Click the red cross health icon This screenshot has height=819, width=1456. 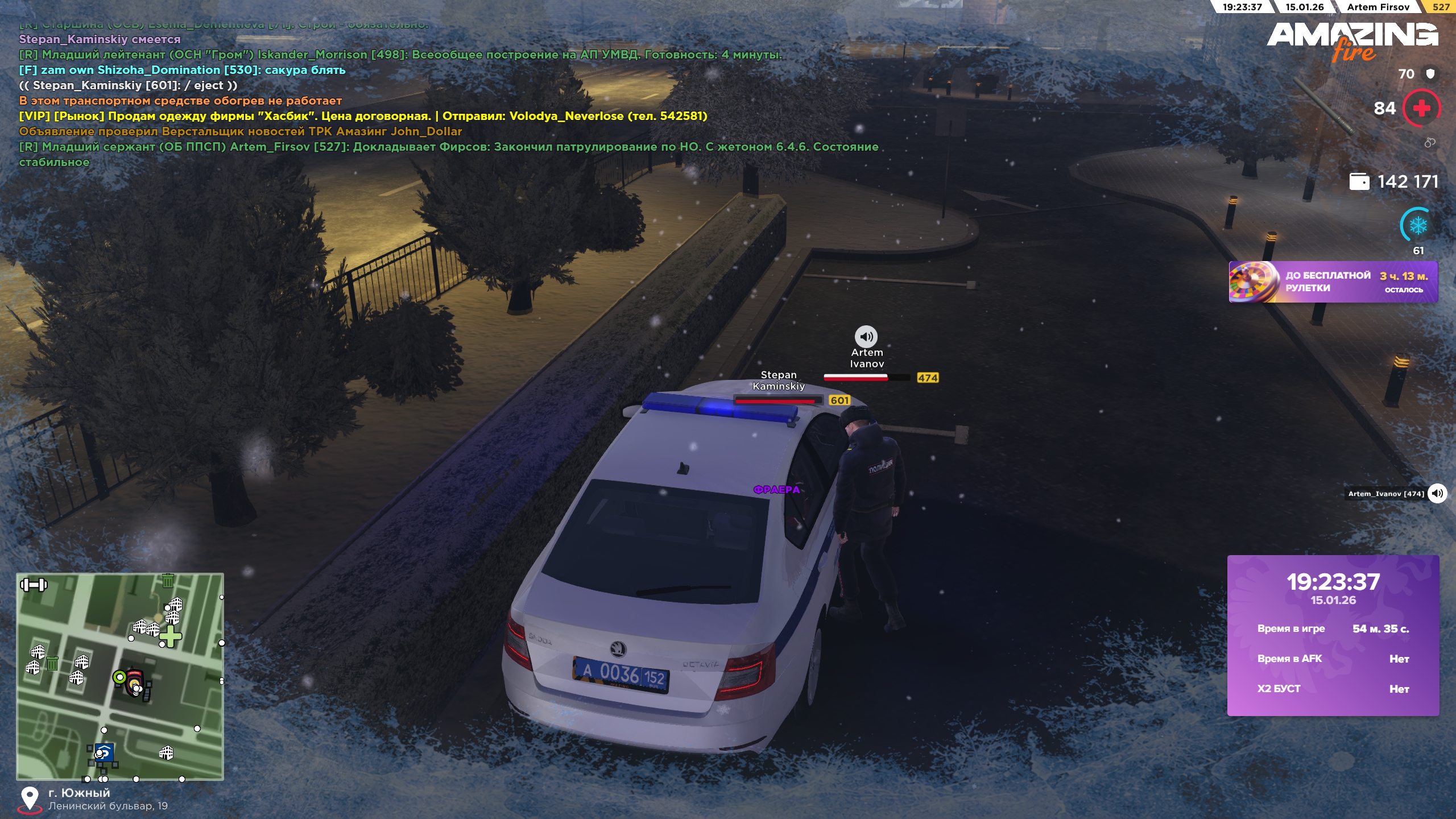pos(1421,108)
